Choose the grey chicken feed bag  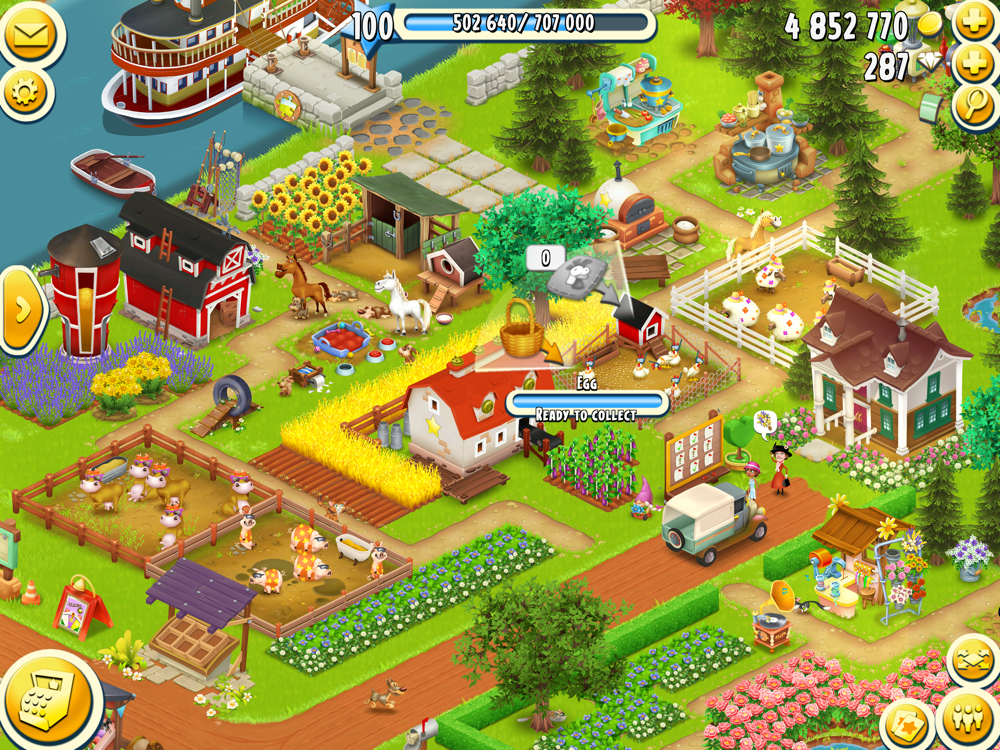point(579,278)
